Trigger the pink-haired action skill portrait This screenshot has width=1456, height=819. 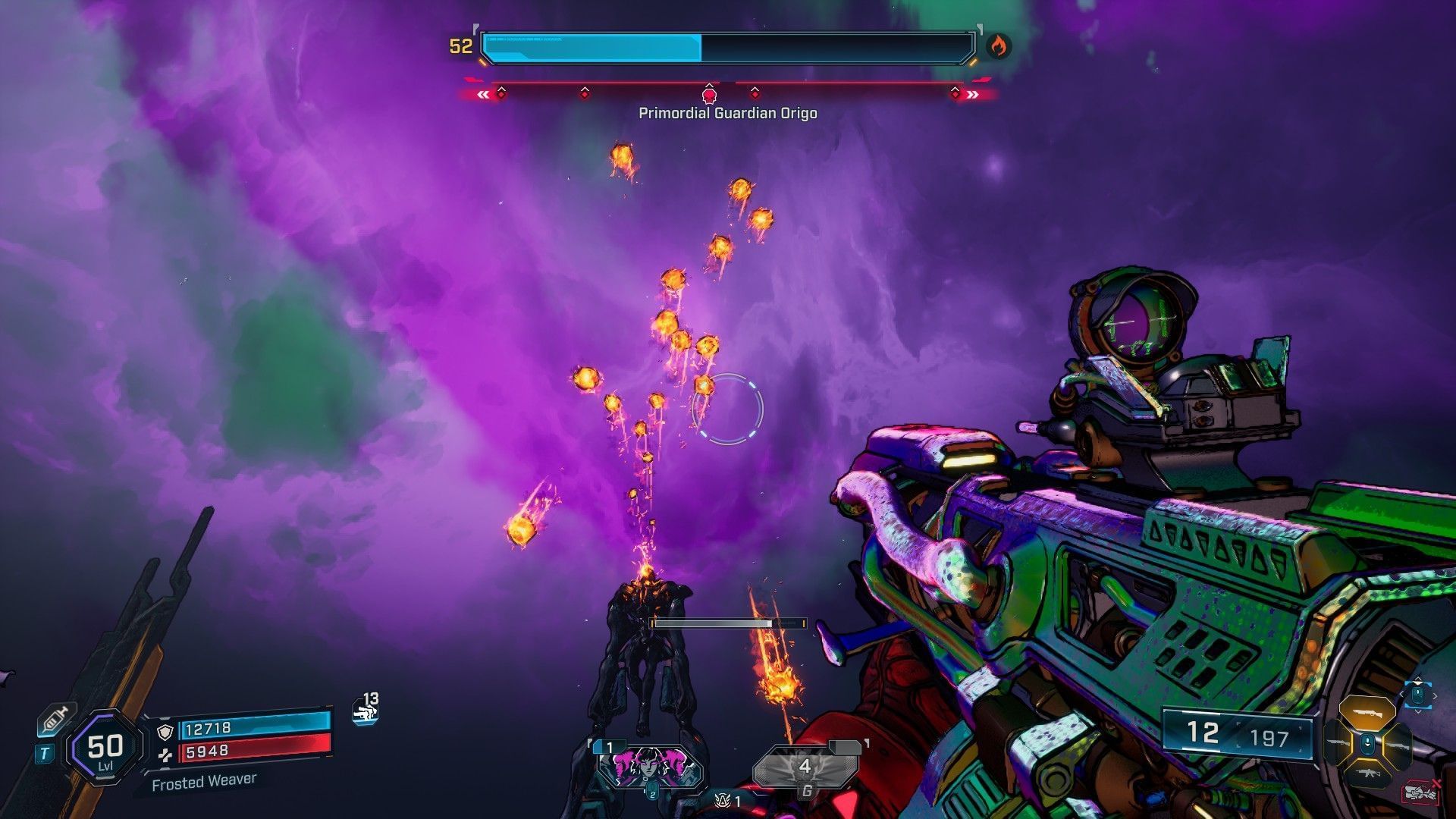[650, 766]
